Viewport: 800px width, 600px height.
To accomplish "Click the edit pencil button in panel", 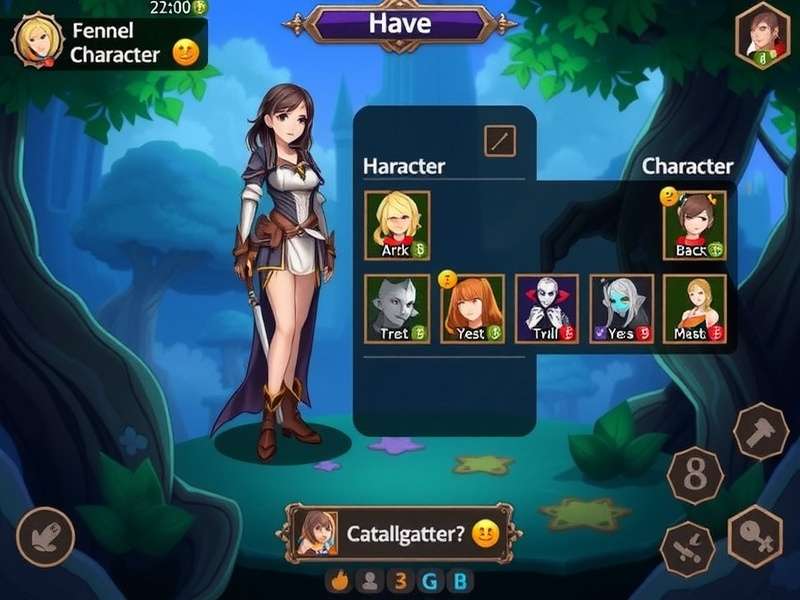I will [500, 140].
